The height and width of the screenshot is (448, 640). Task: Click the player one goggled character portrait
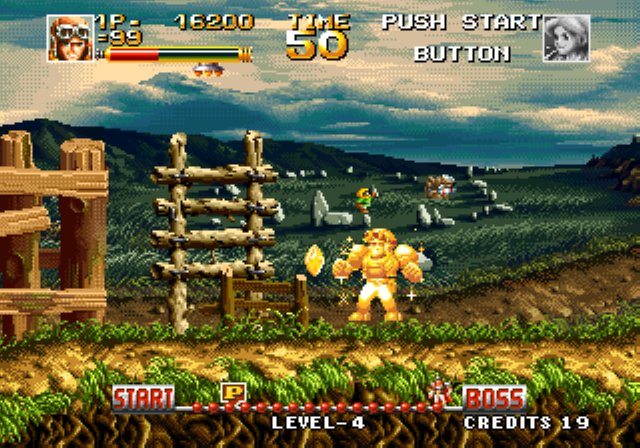(69, 38)
